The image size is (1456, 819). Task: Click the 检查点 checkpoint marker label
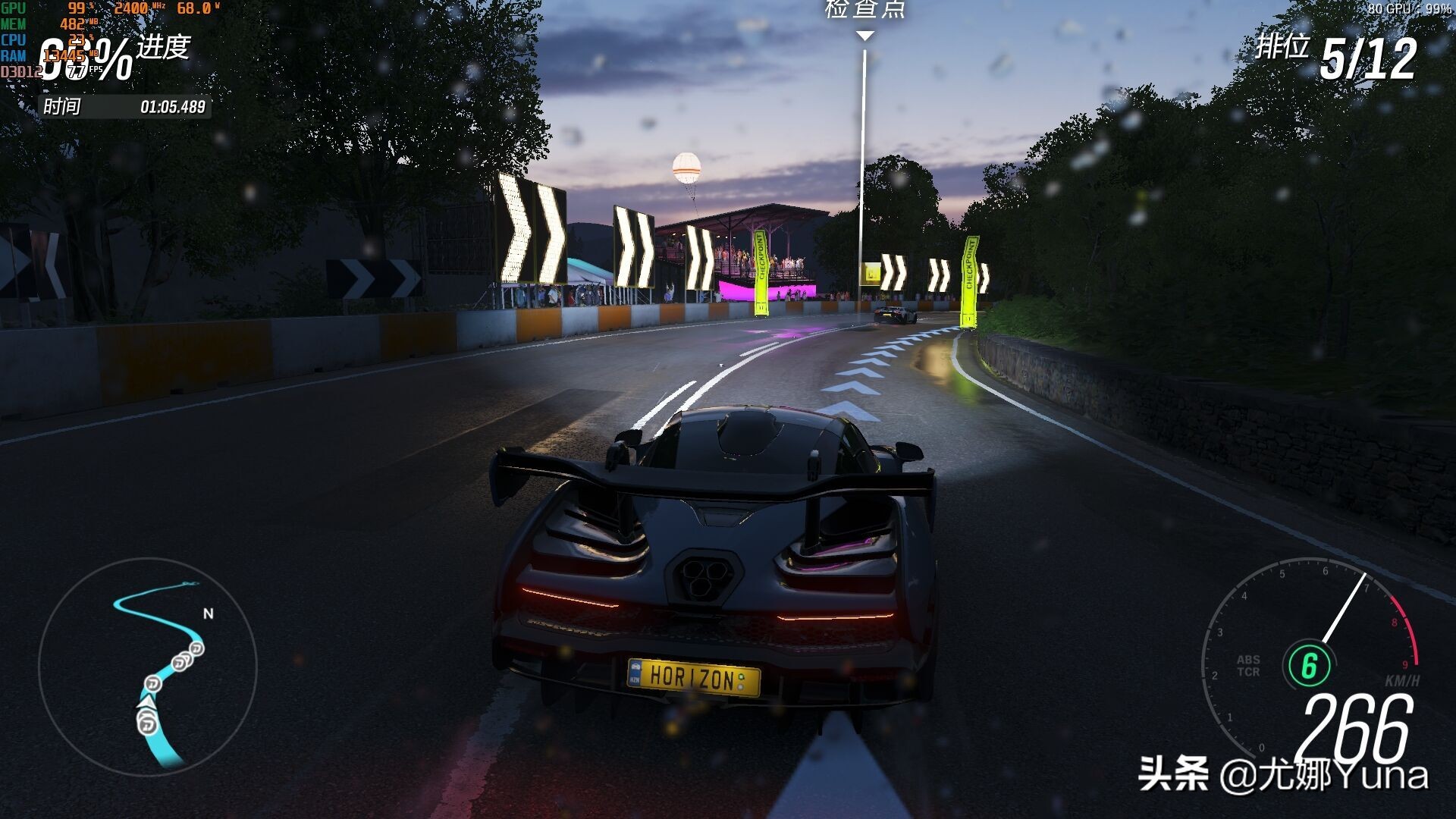click(864, 10)
